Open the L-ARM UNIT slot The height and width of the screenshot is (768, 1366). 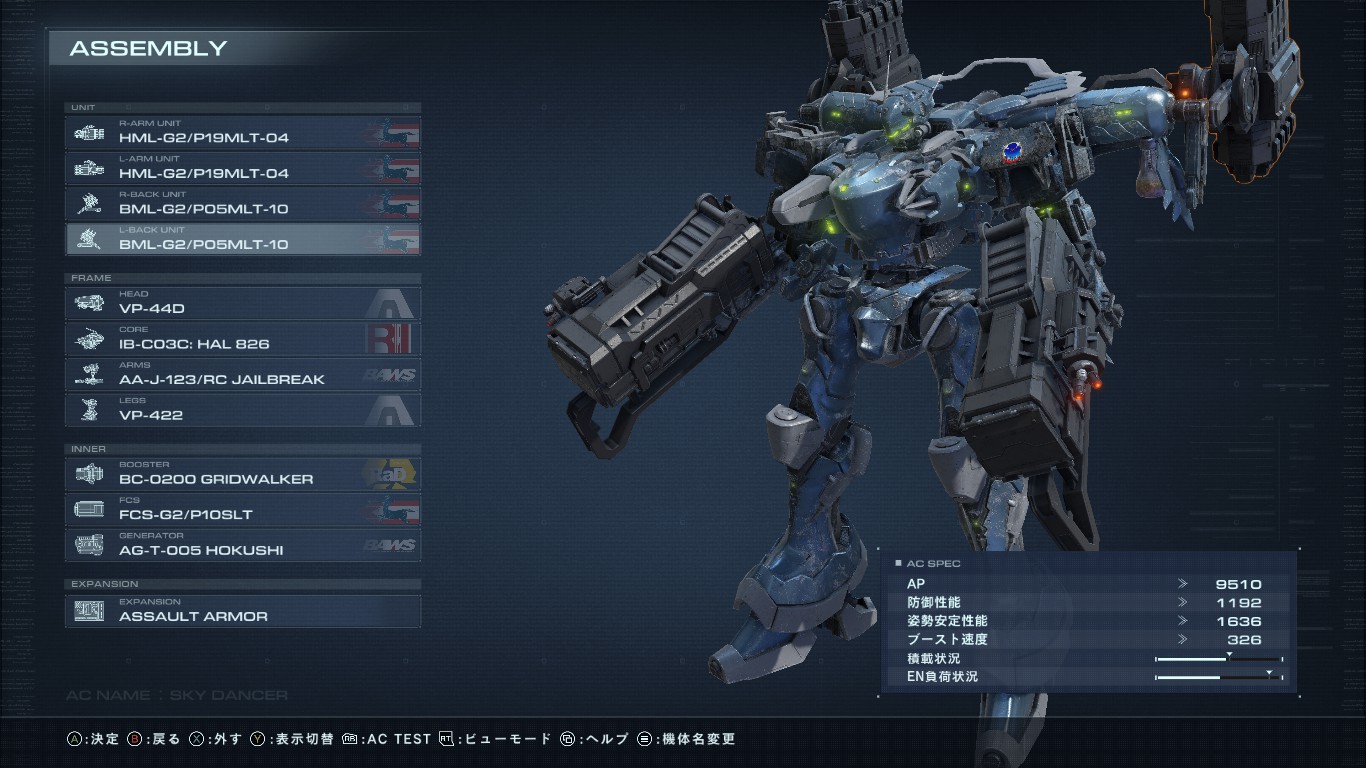pos(243,168)
